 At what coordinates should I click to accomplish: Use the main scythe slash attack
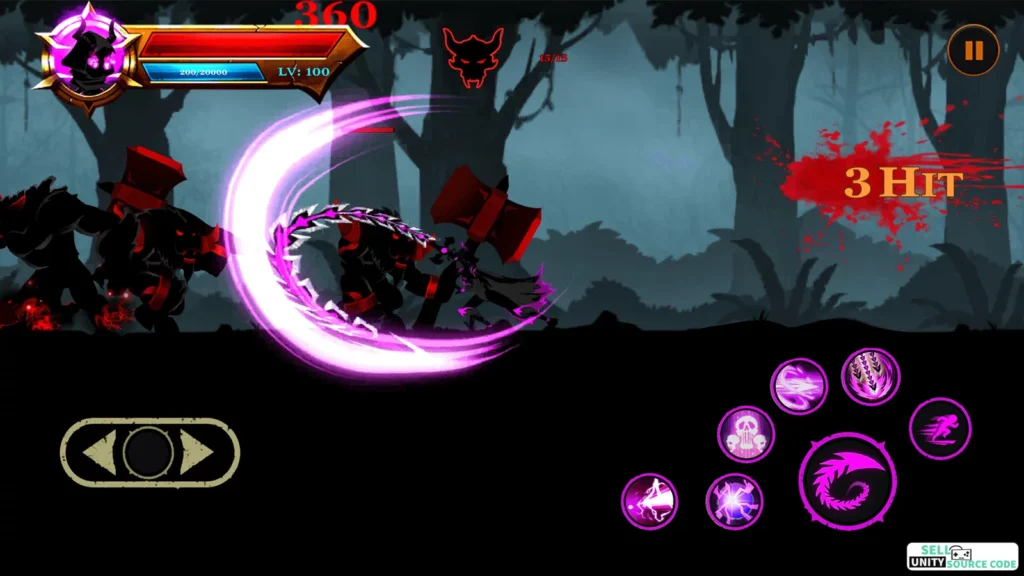tap(847, 481)
